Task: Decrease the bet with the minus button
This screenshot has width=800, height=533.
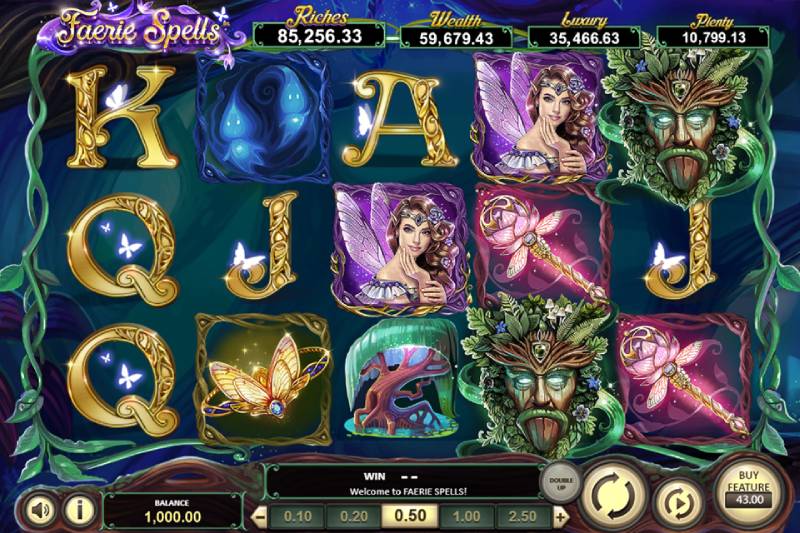Action: pyautogui.click(x=259, y=516)
